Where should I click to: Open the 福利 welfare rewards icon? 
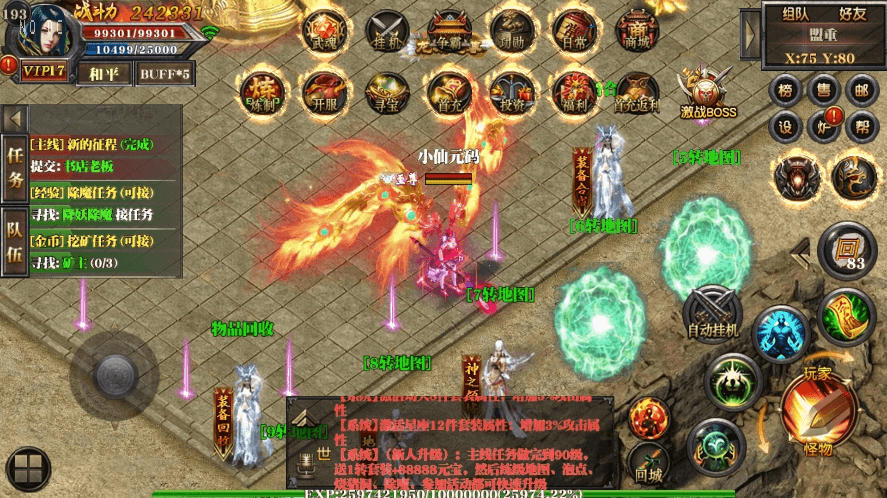coord(574,92)
